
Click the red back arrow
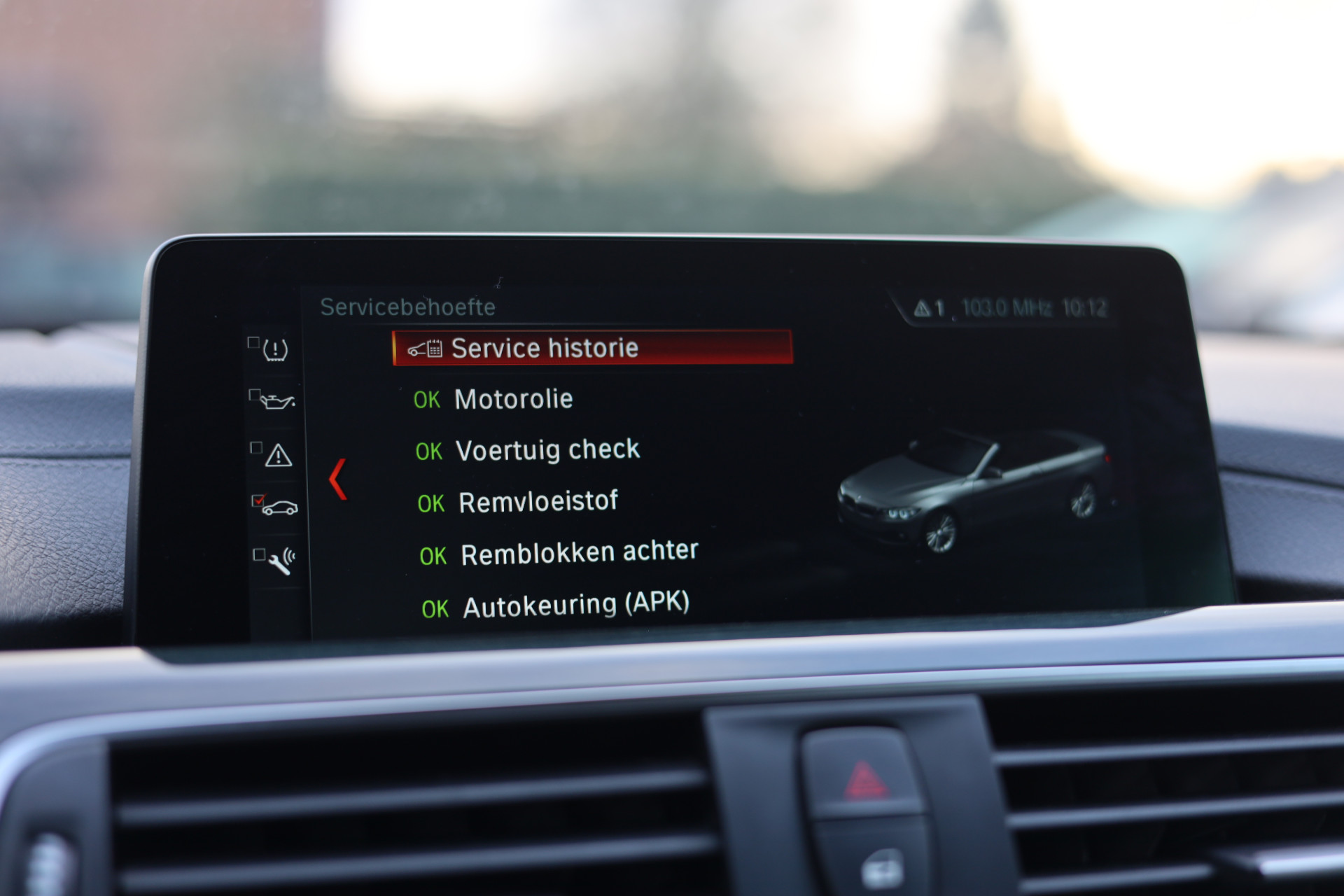pyautogui.click(x=338, y=479)
